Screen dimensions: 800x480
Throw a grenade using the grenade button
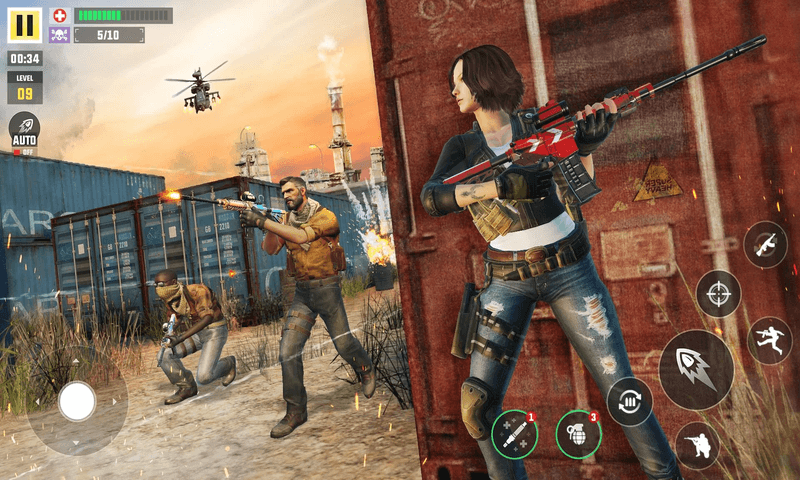click(579, 433)
